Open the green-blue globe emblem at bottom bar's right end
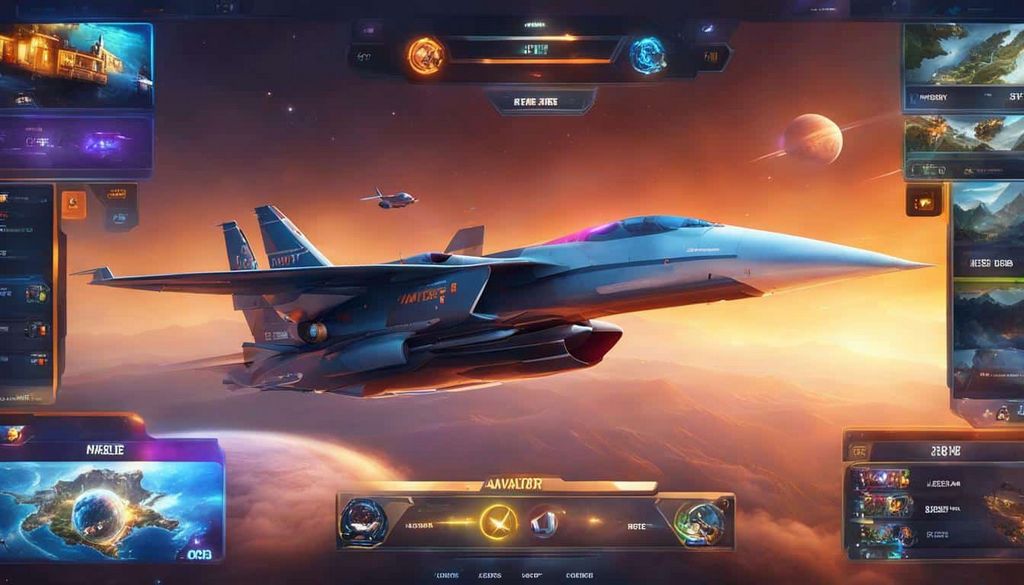 698,522
